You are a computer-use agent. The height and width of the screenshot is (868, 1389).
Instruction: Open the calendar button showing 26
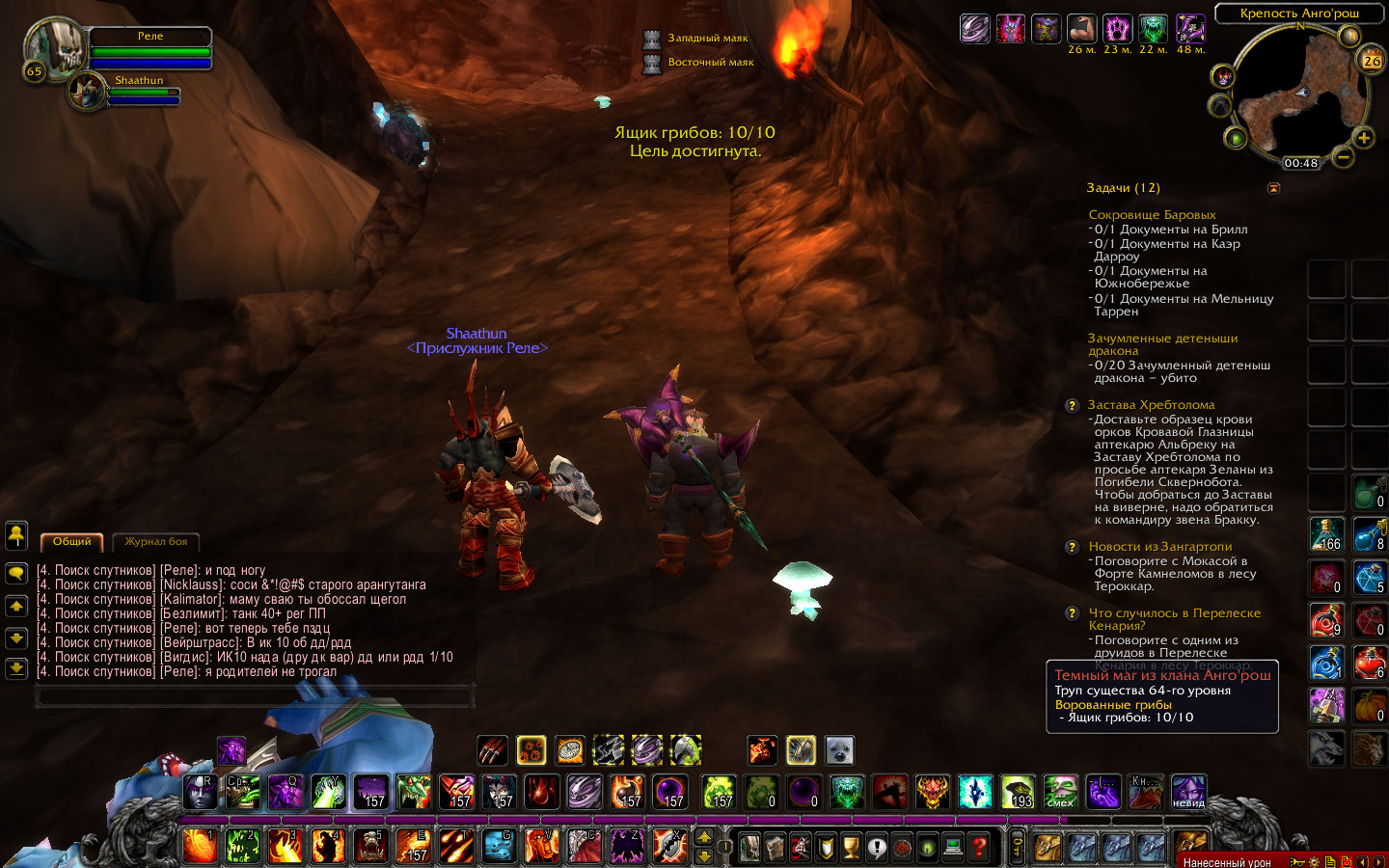tap(1372, 60)
